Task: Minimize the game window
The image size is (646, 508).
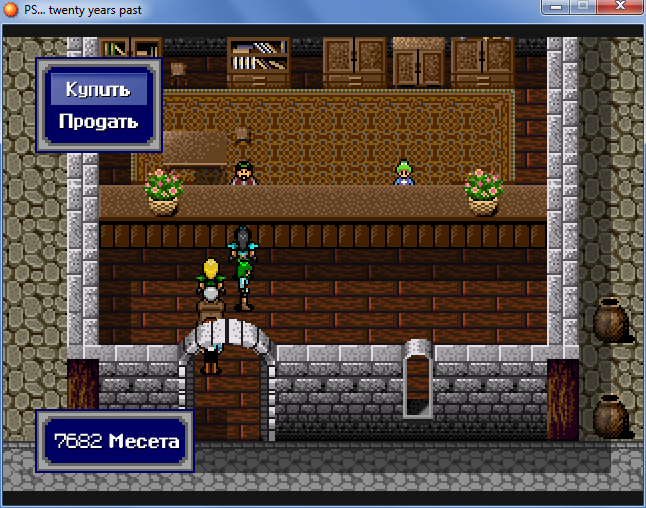Action: pyautogui.click(x=554, y=8)
